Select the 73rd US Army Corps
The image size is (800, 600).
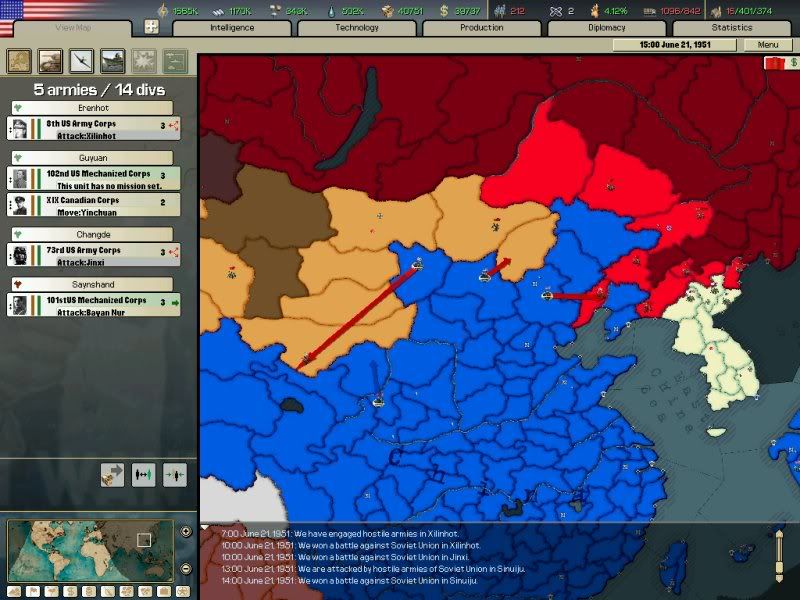tap(92, 254)
